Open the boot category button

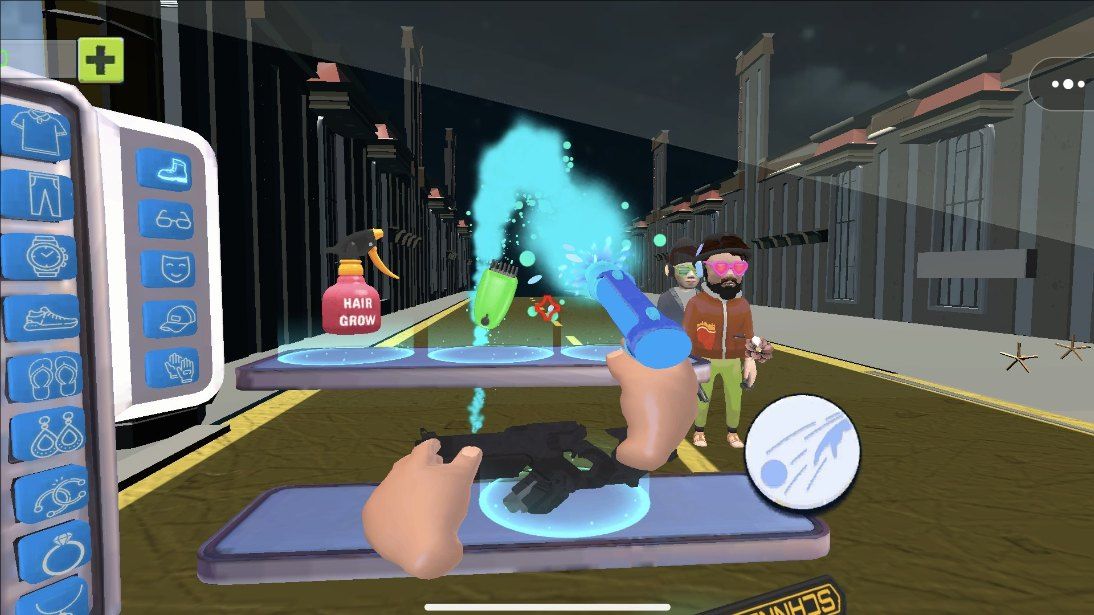pyautogui.click(x=163, y=169)
